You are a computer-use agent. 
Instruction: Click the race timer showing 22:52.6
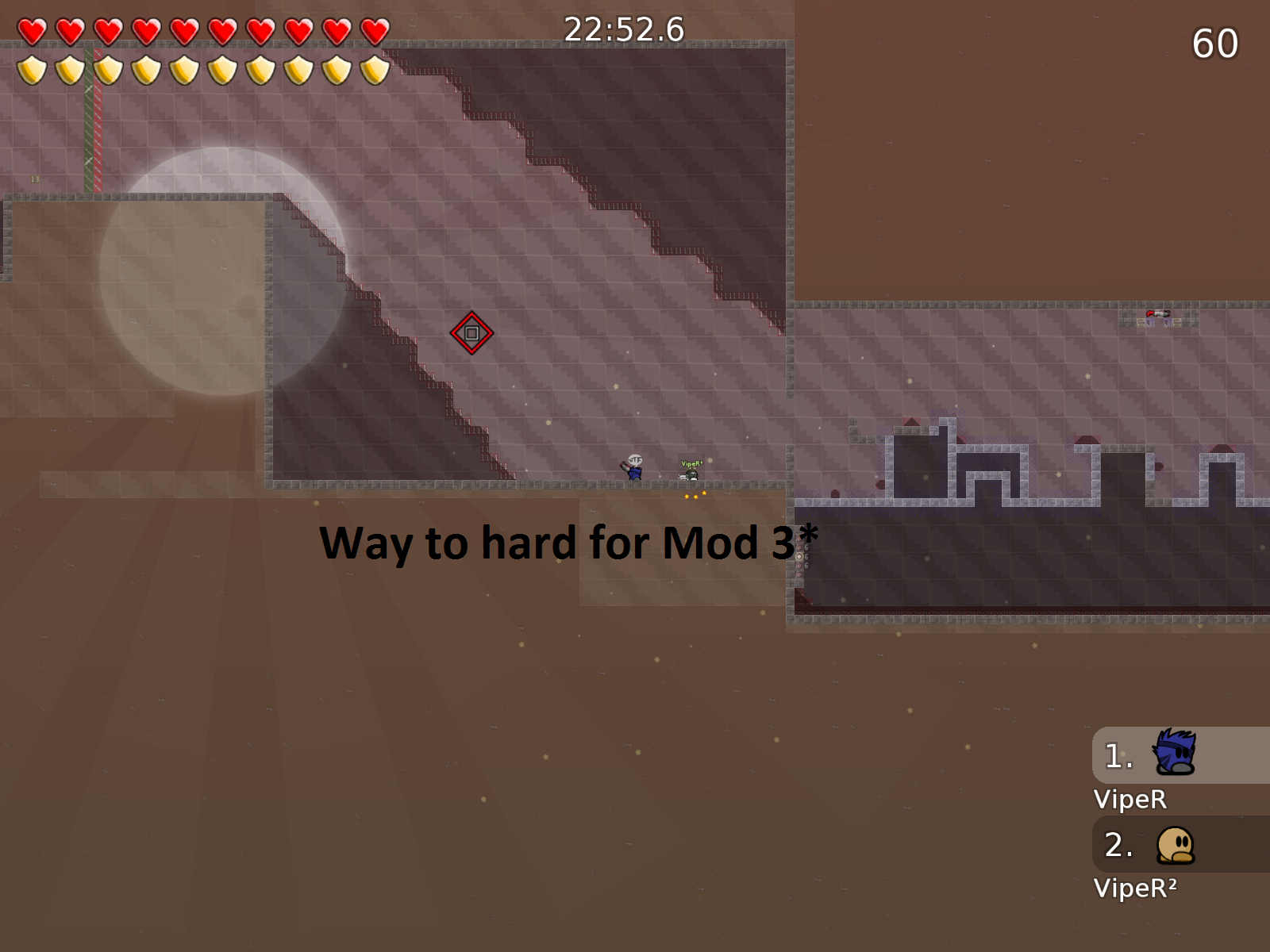click(624, 29)
